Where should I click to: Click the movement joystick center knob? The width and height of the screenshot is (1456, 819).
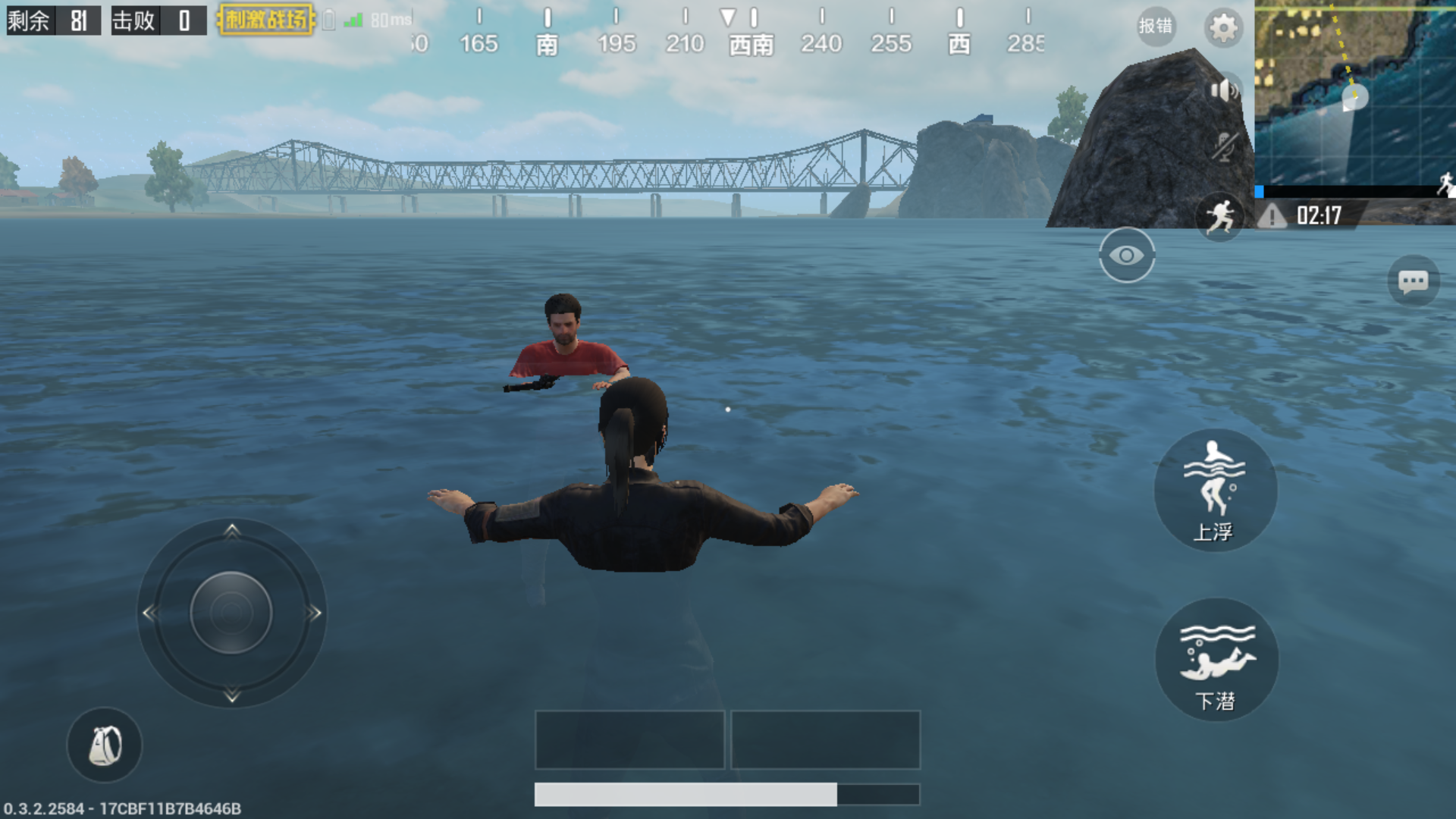[x=231, y=613]
